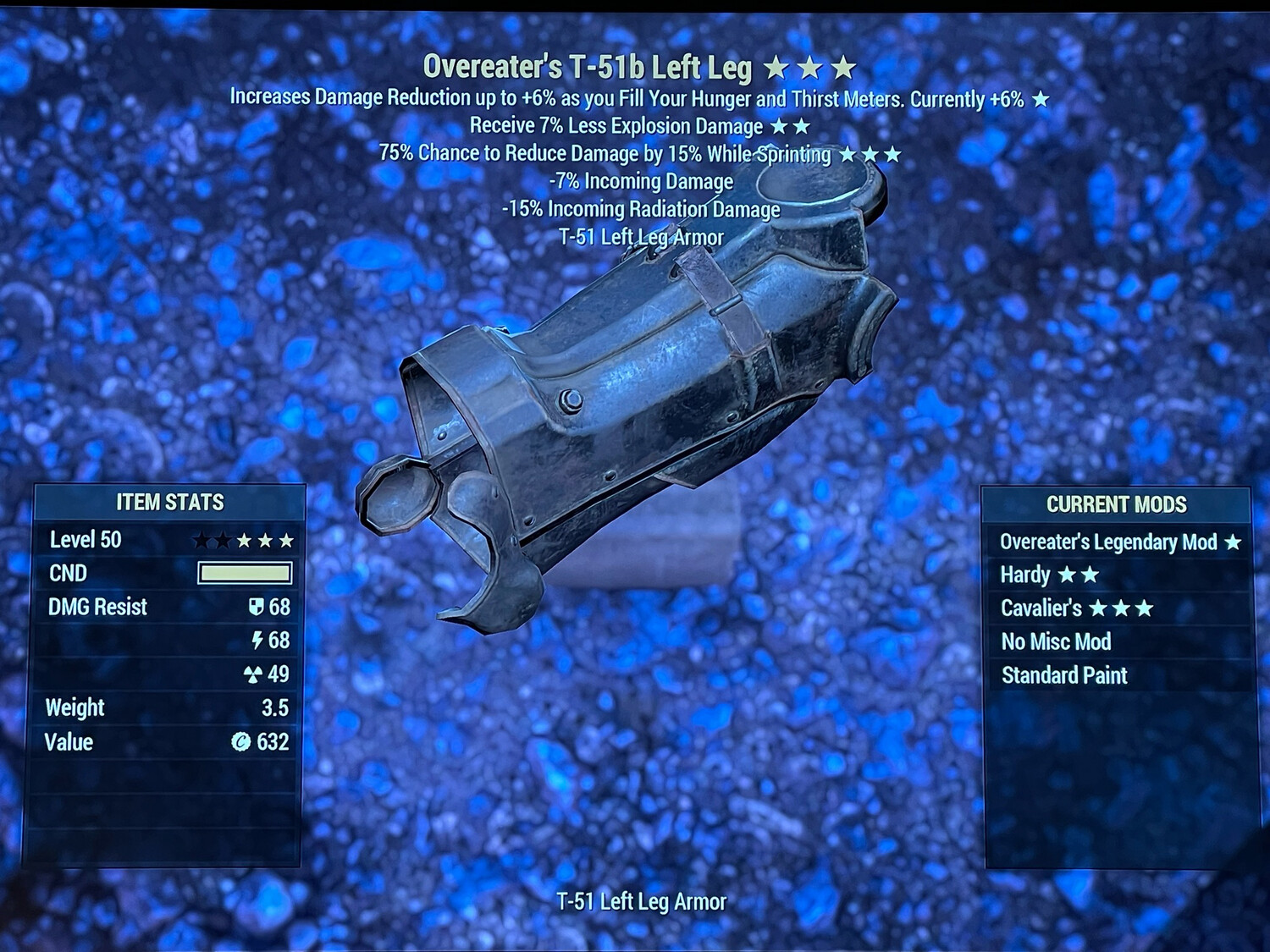
Task: Click the CND condition bar
Action: (244, 573)
